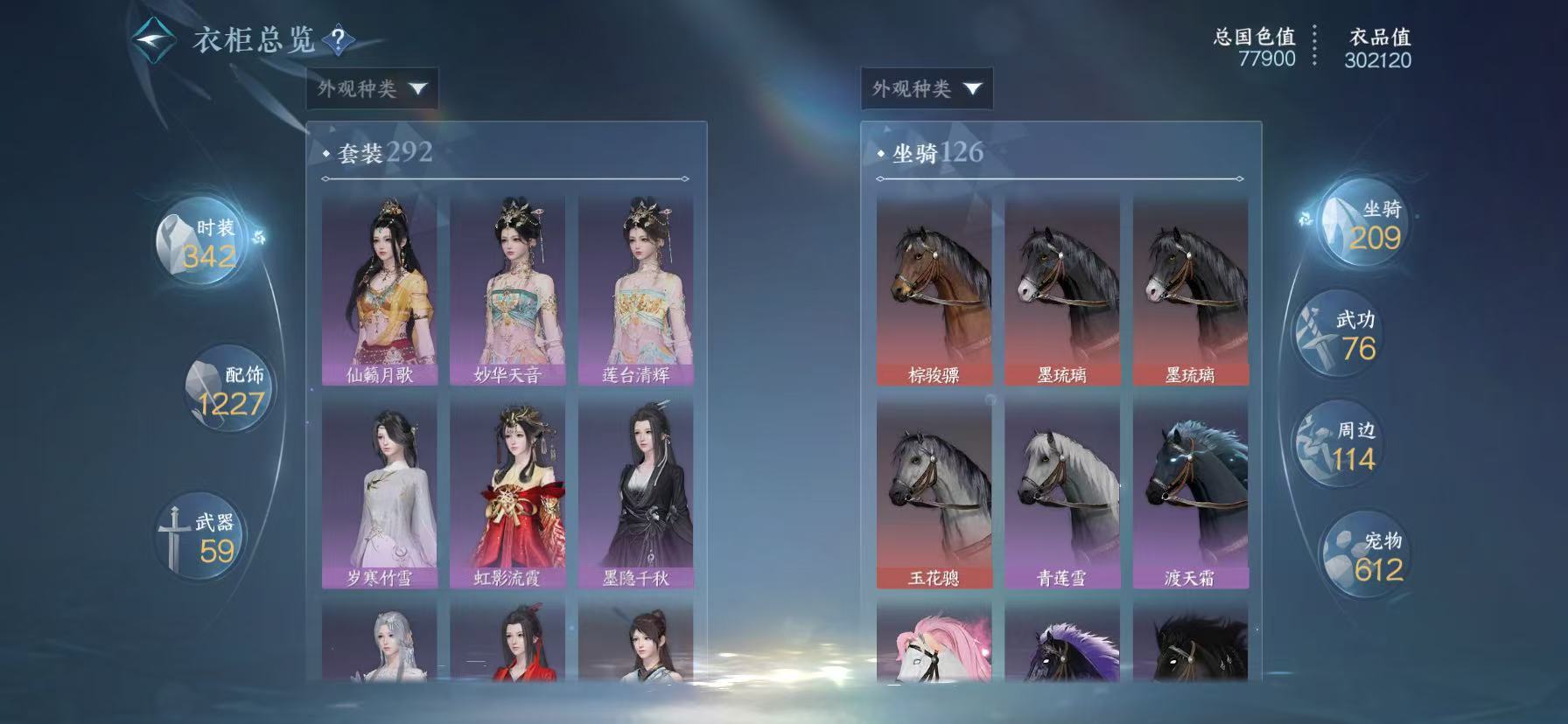Select the 配饰 category bubble
This screenshot has height=724, width=1568.
click(225, 389)
